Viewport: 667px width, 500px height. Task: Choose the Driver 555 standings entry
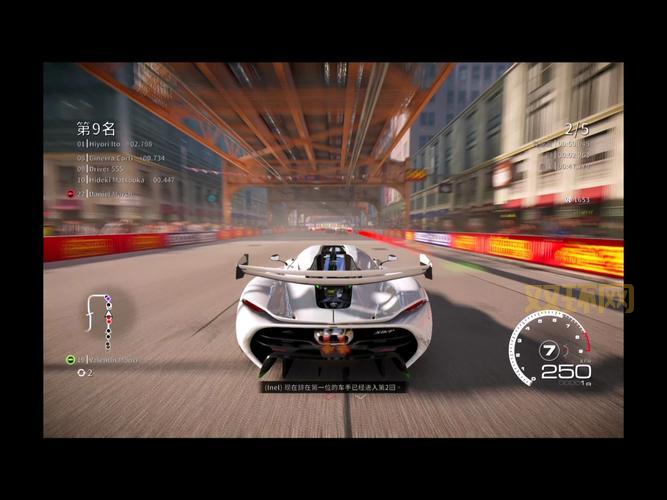pyautogui.click(x=98, y=169)
